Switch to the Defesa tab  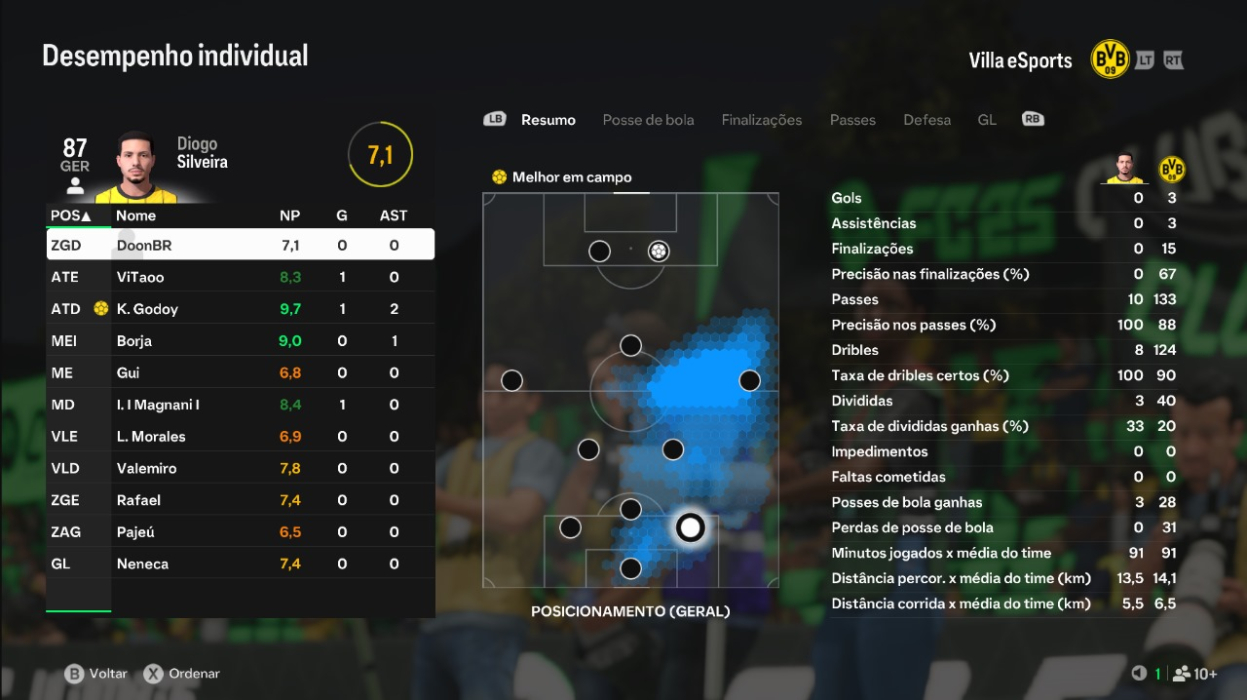click(927, 120)
